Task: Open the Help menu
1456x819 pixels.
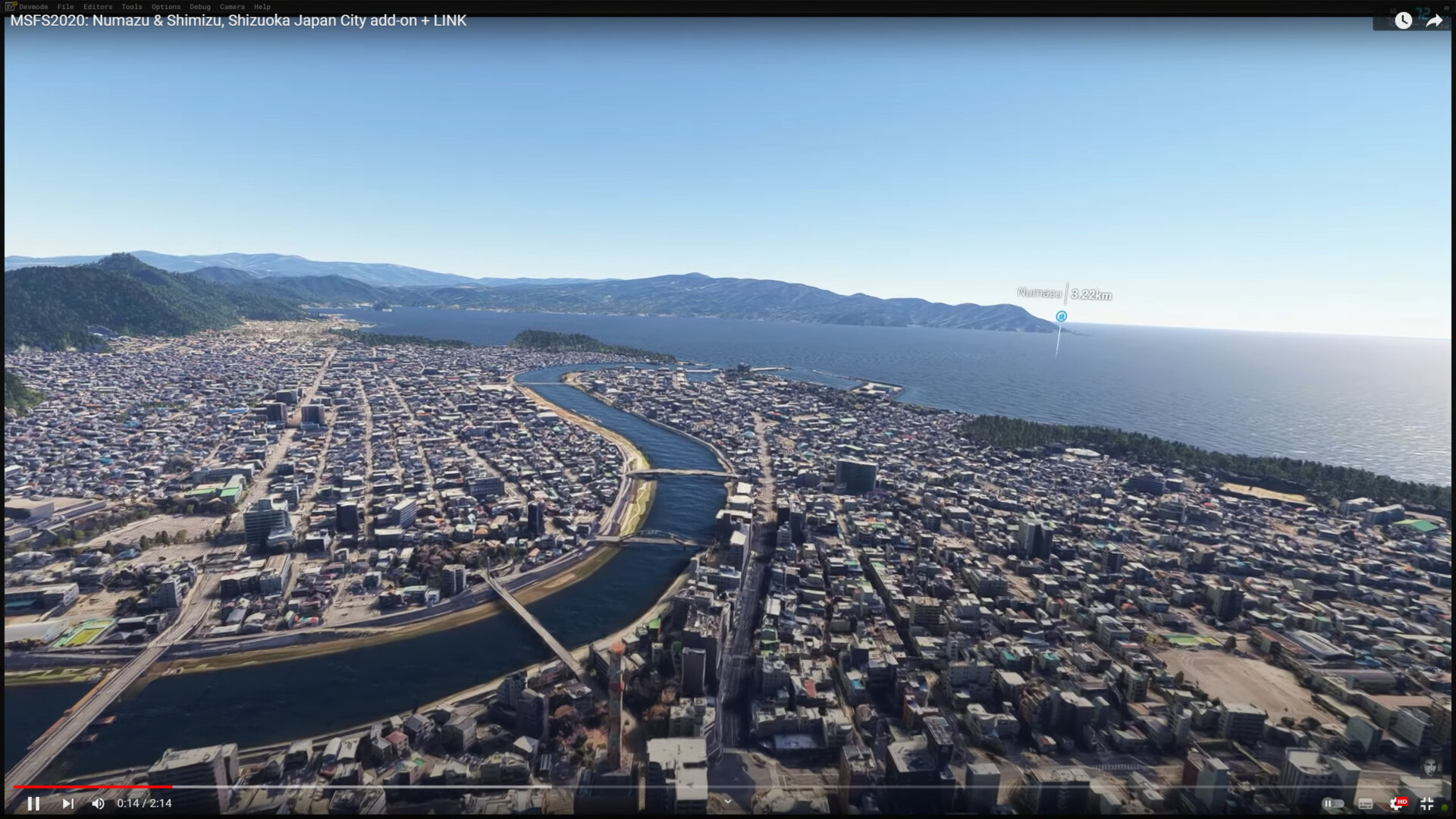Action: pos(262,7)
